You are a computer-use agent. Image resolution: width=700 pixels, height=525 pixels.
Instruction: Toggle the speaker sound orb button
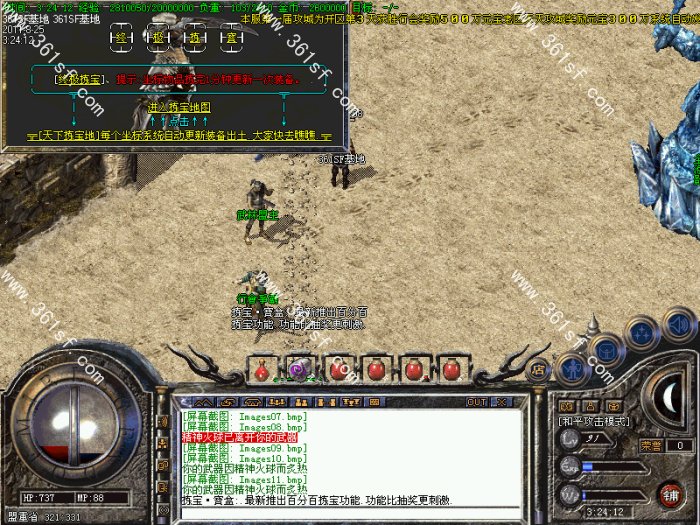pos(680,324)
